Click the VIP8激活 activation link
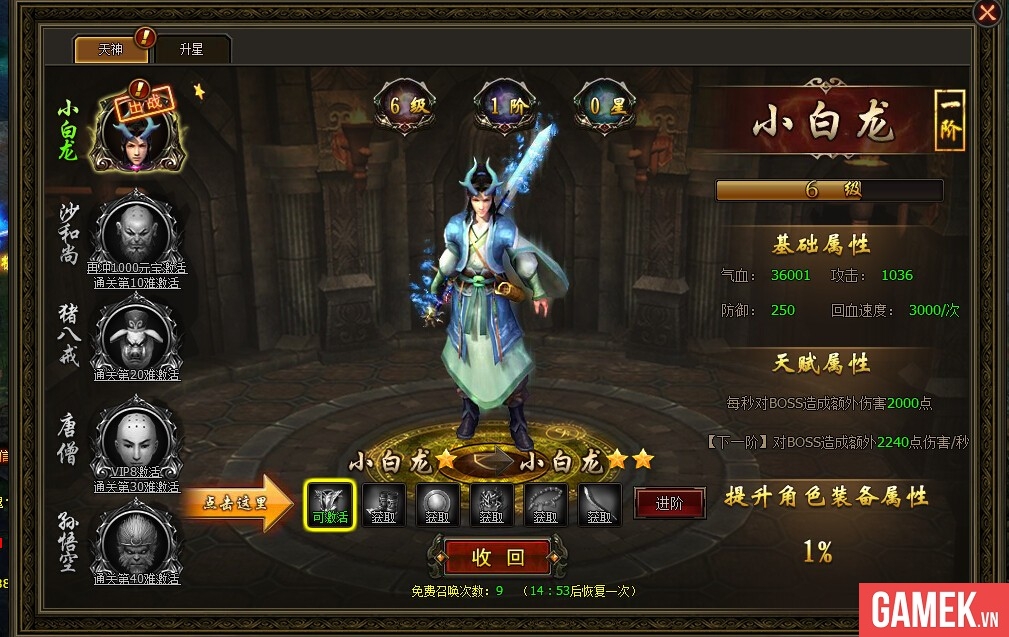 click(x=136, y=472)
